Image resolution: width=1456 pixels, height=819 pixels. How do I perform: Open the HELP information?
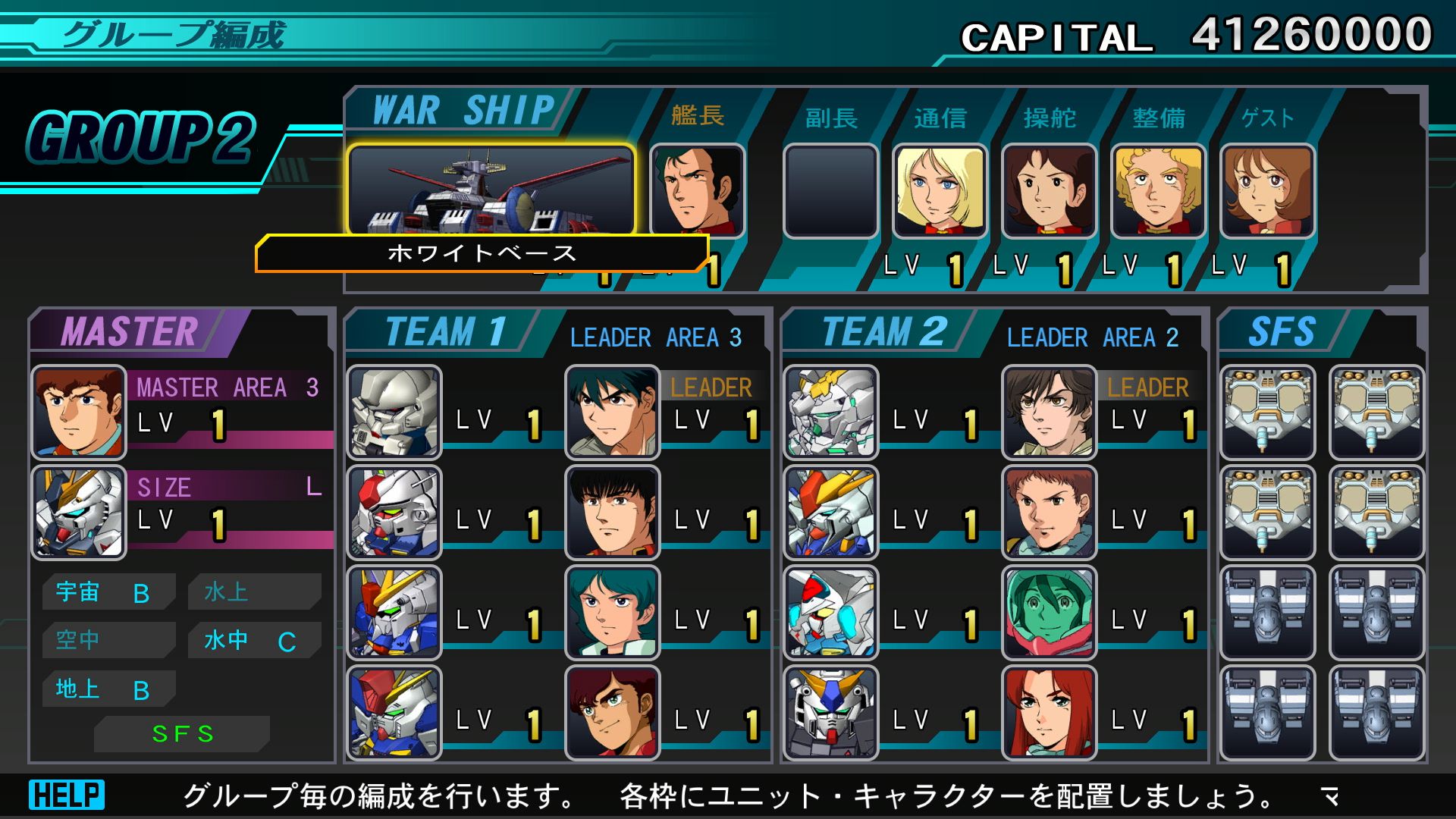point(67,795)
